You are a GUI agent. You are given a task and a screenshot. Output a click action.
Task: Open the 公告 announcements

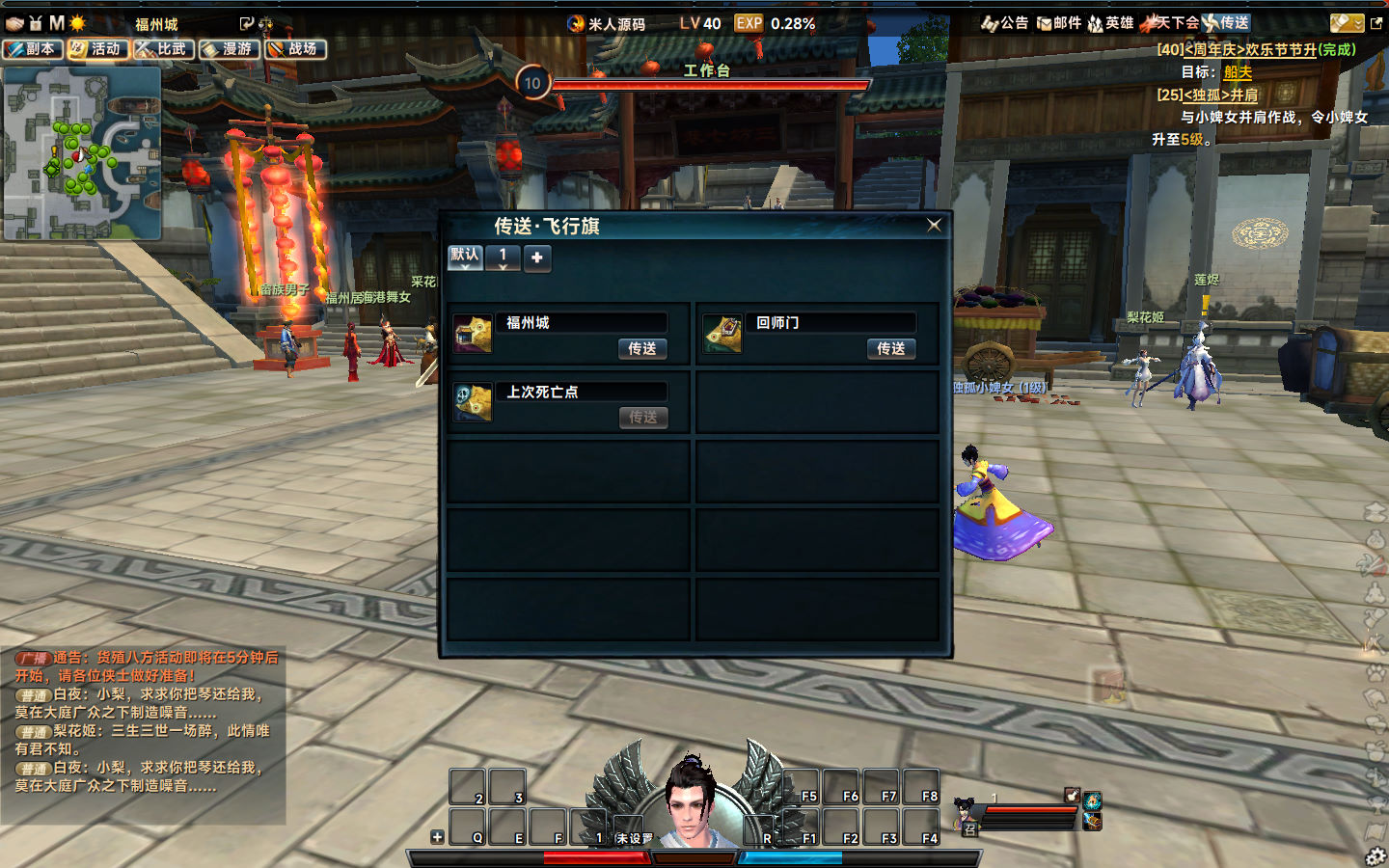coord(1005,23)
